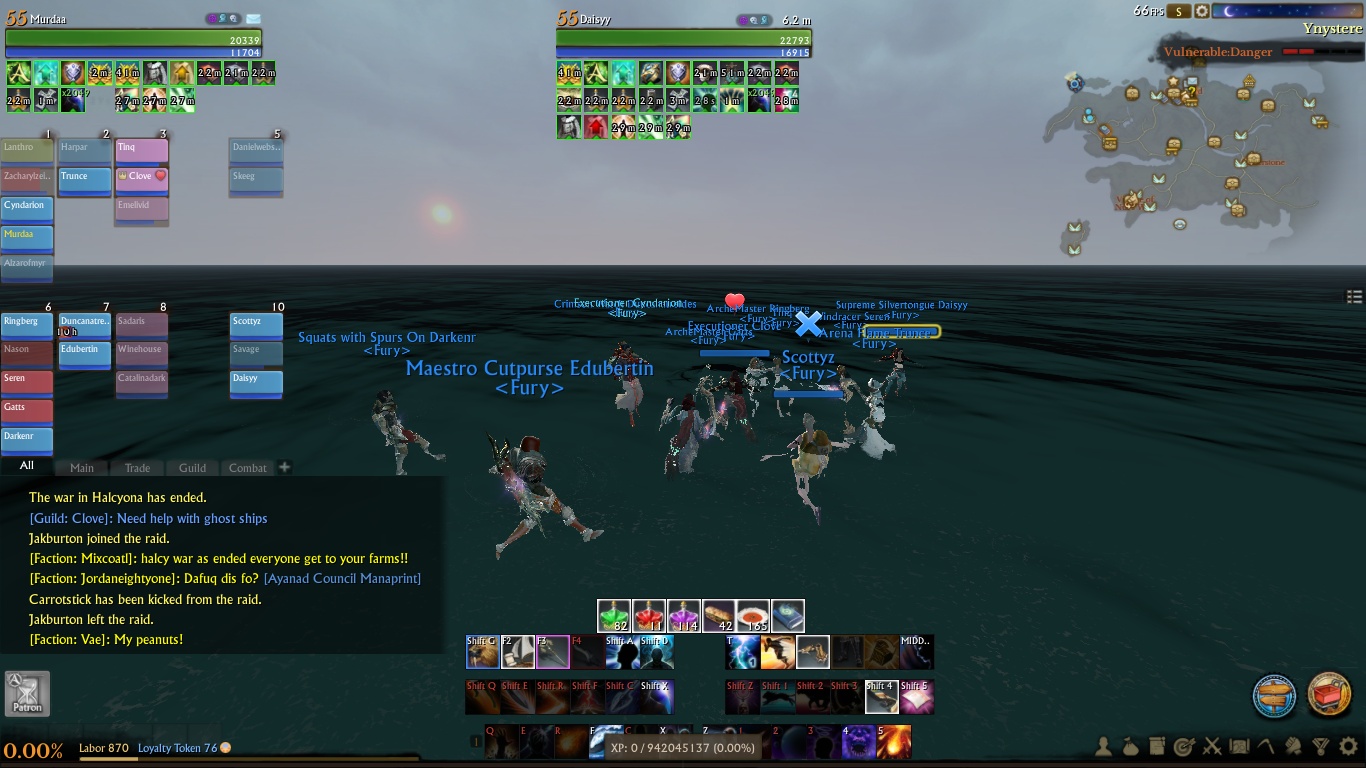Open the character silhouette menu icon
This screenshot has width=1366, height=768.
tap(1103, 746)
